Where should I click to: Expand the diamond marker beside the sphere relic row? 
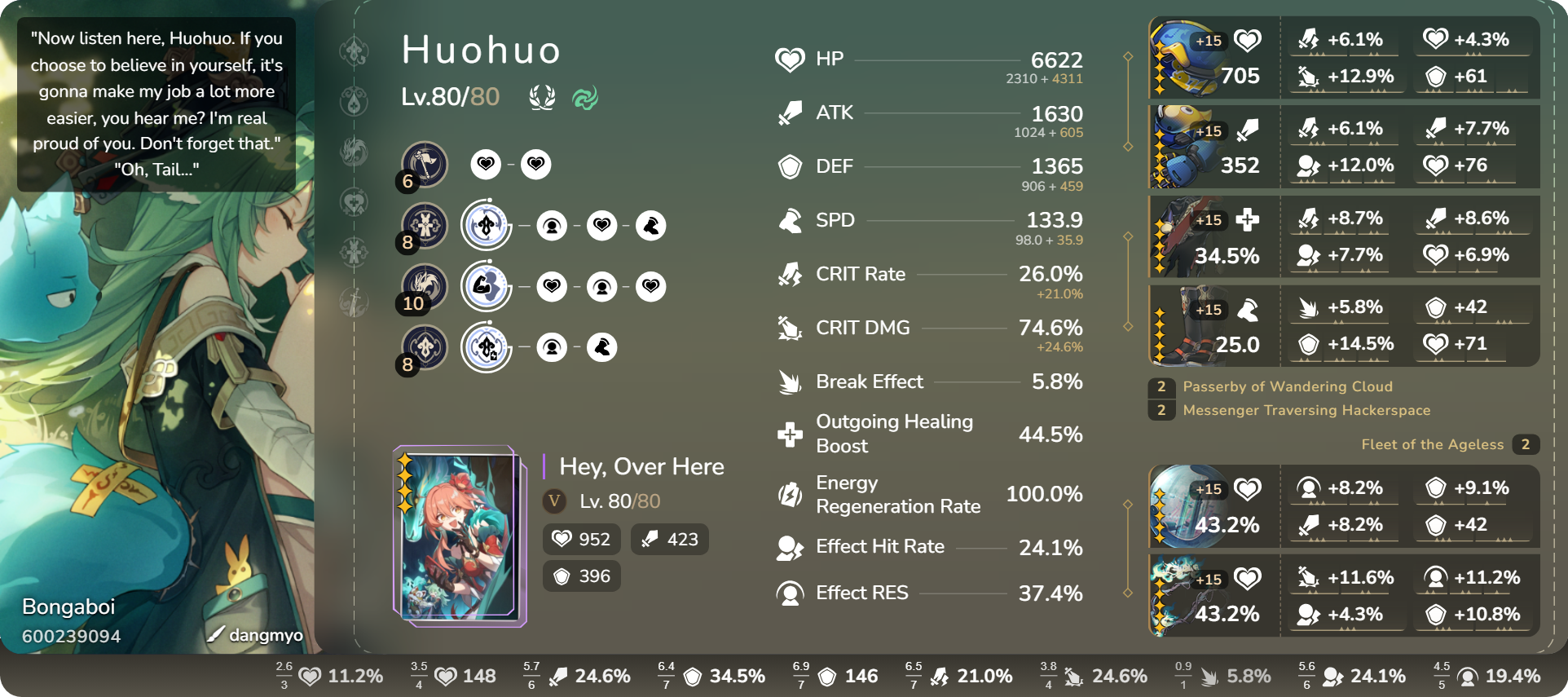(1128, 506)
